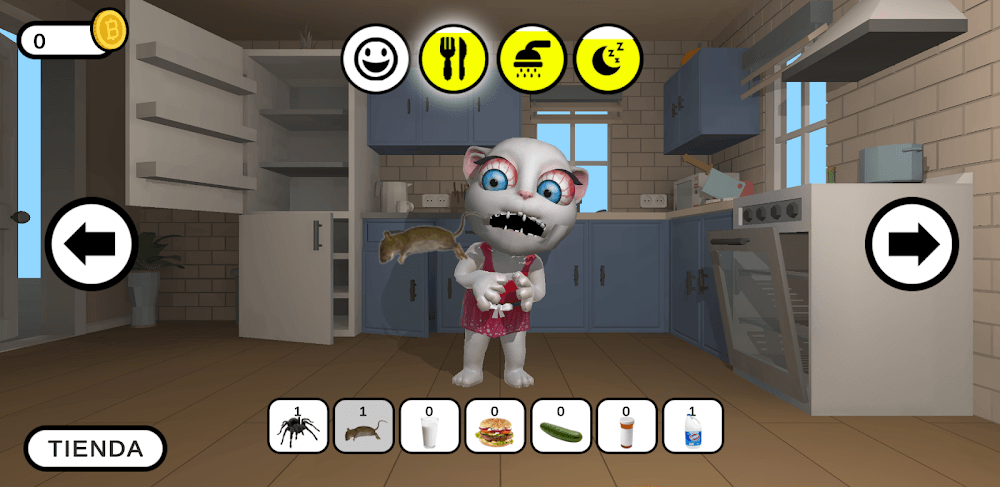1000x487 pixels.
Task: Tap the moon sleep icon
Action: click(x=608, y=59)
